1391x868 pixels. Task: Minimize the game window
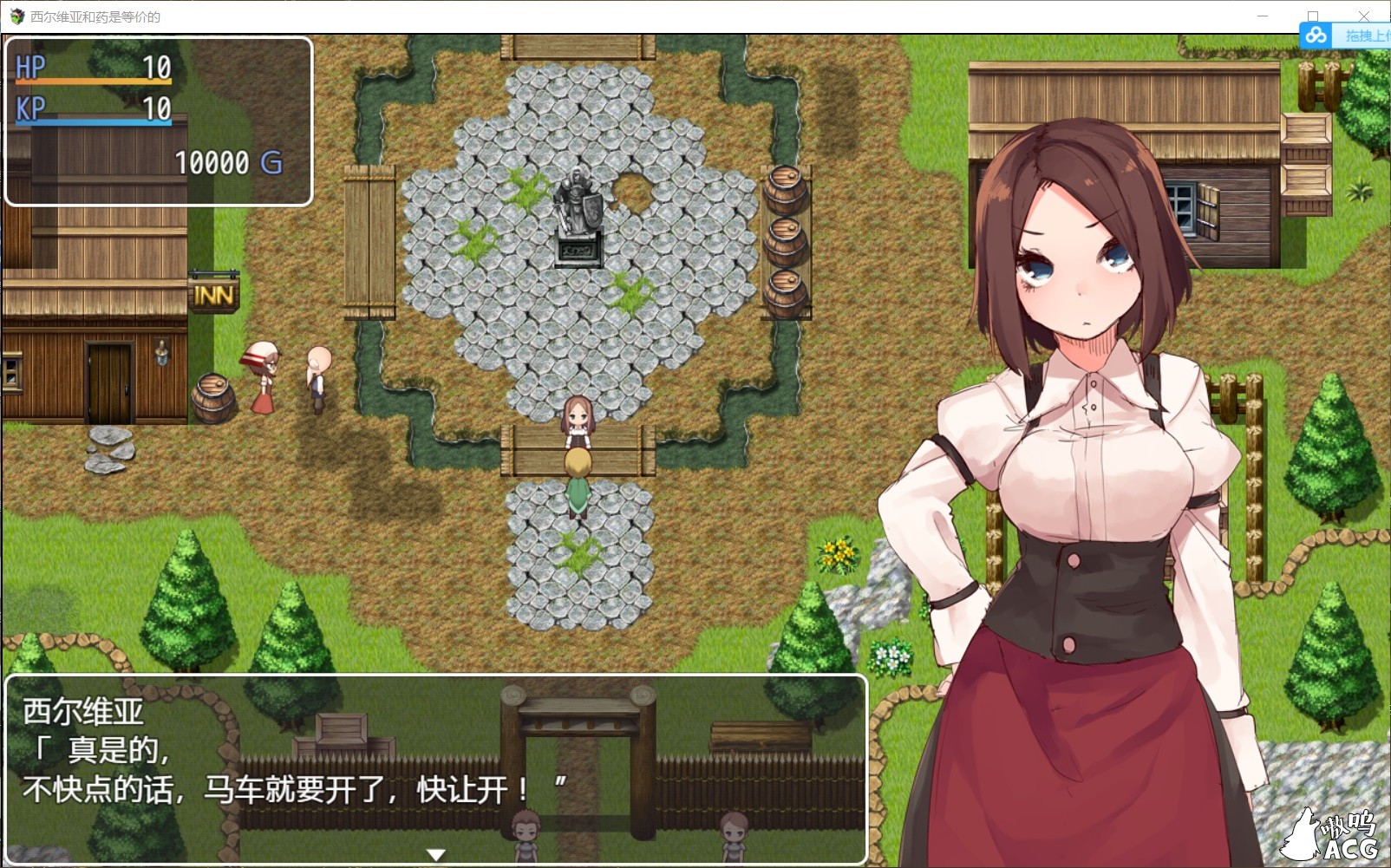[x=1263, y=16]
